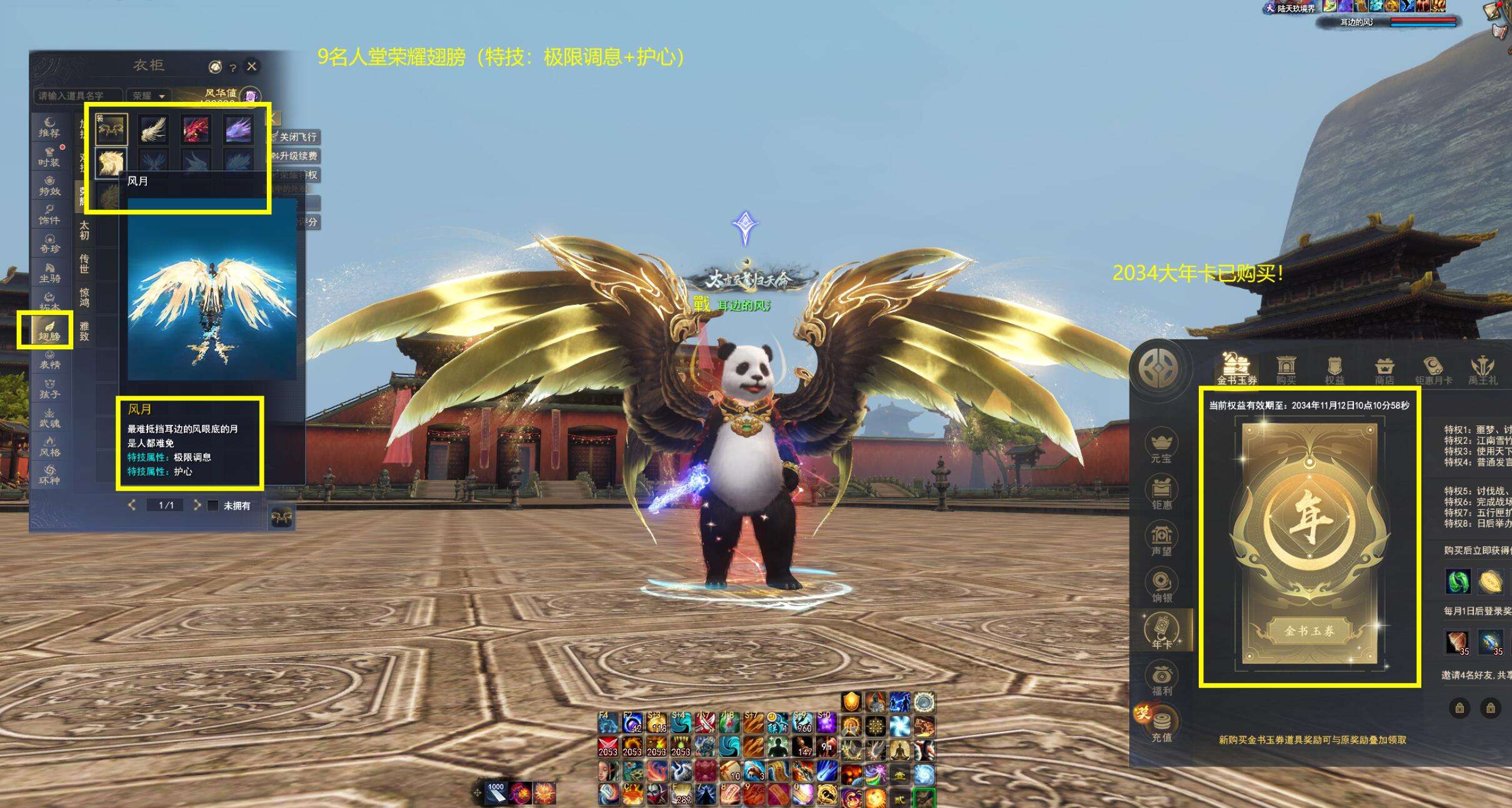Image resolution: width=1512 pixels, height=808 pixels.
Task: Open the 坐骑 mount category
Action: [49, 272]
